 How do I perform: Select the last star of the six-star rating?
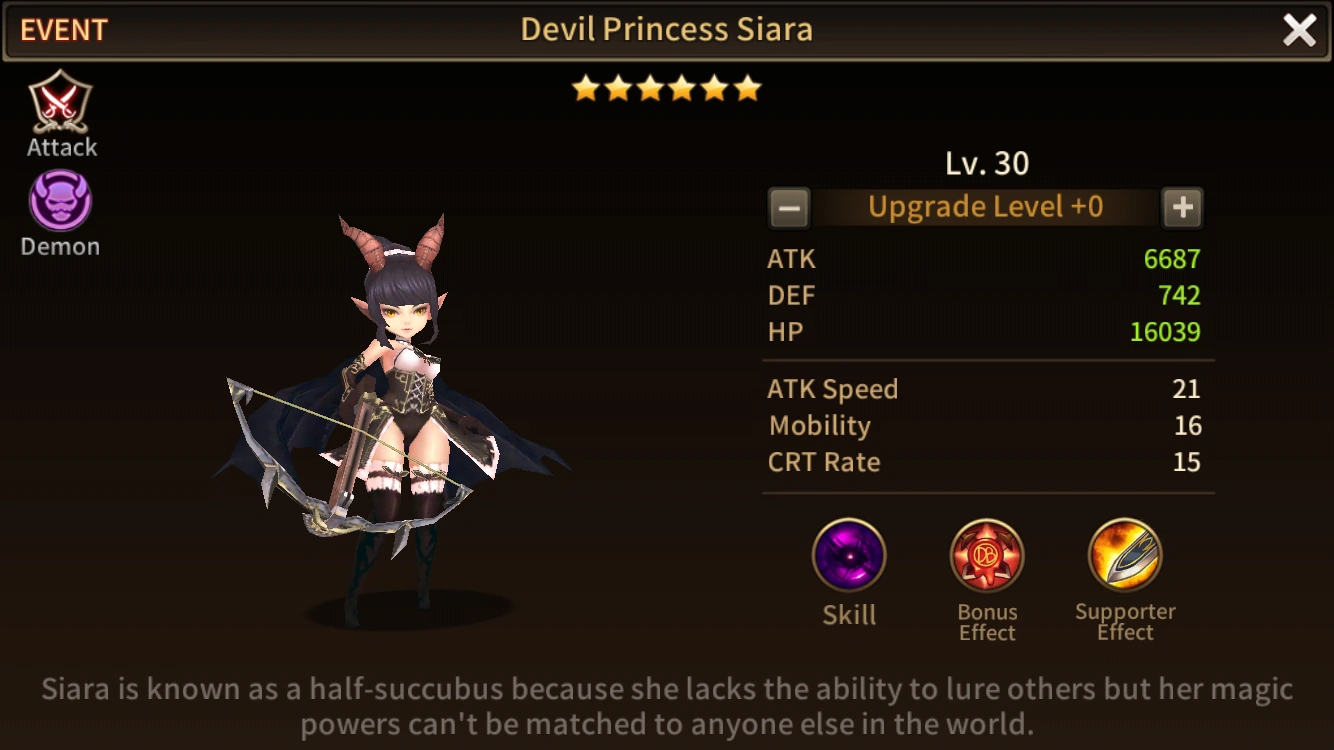point(747,88)
